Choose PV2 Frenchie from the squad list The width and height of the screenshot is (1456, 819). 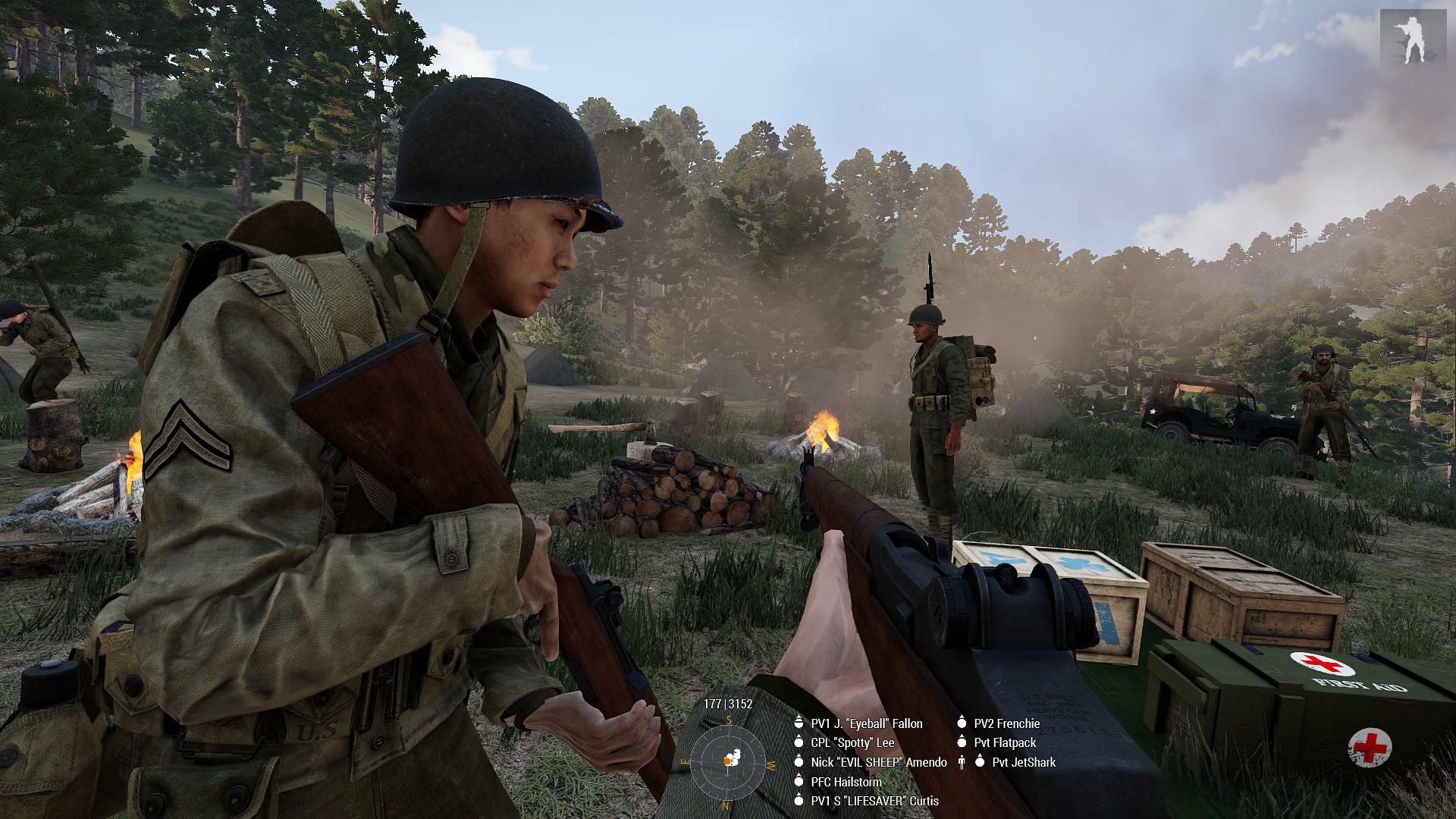point(1006,723)
